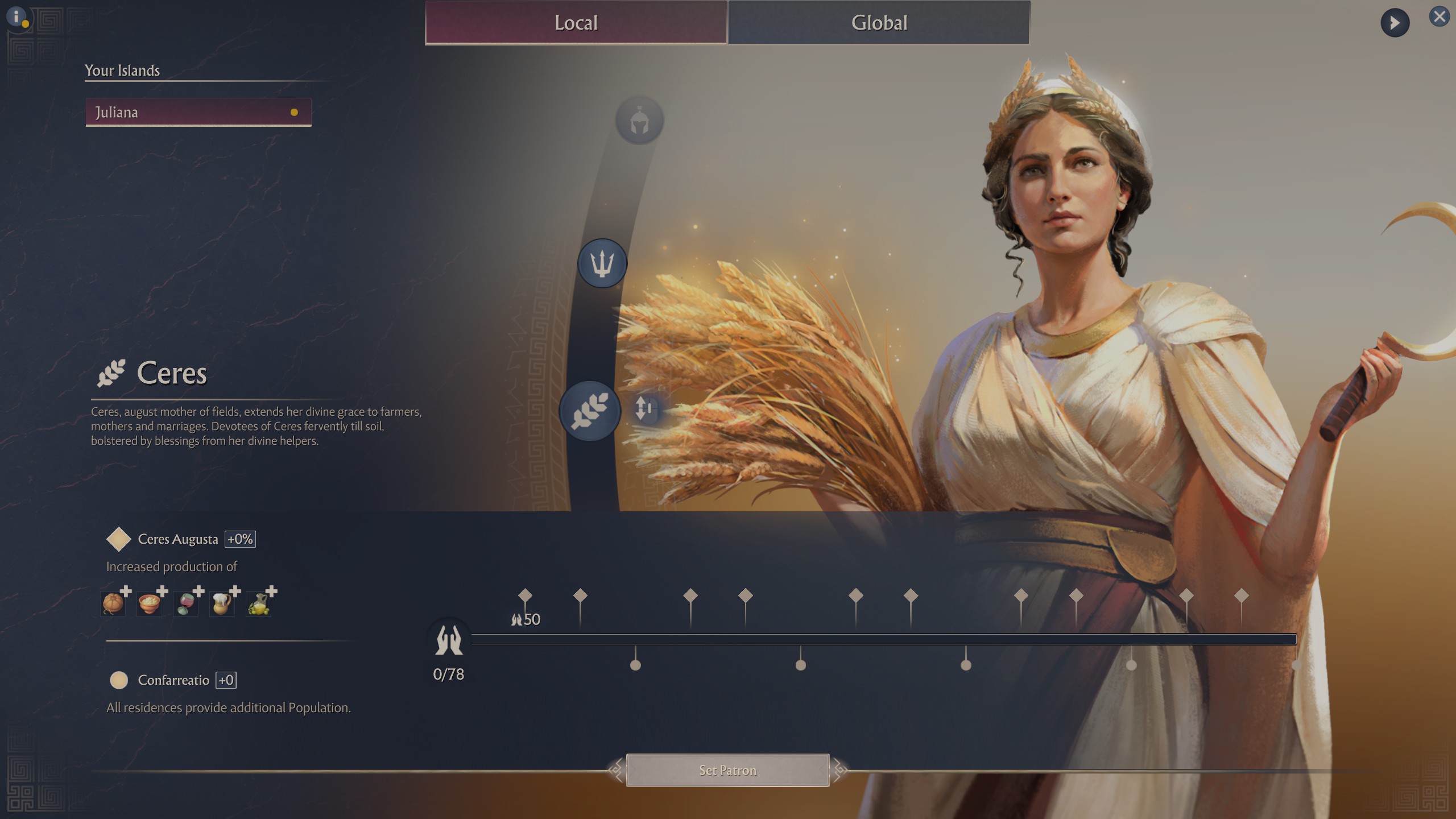Screen dimensions: 1456x819
Task: Click the Ceres Augusta +0% bonus
Action: tap(240, 539)
